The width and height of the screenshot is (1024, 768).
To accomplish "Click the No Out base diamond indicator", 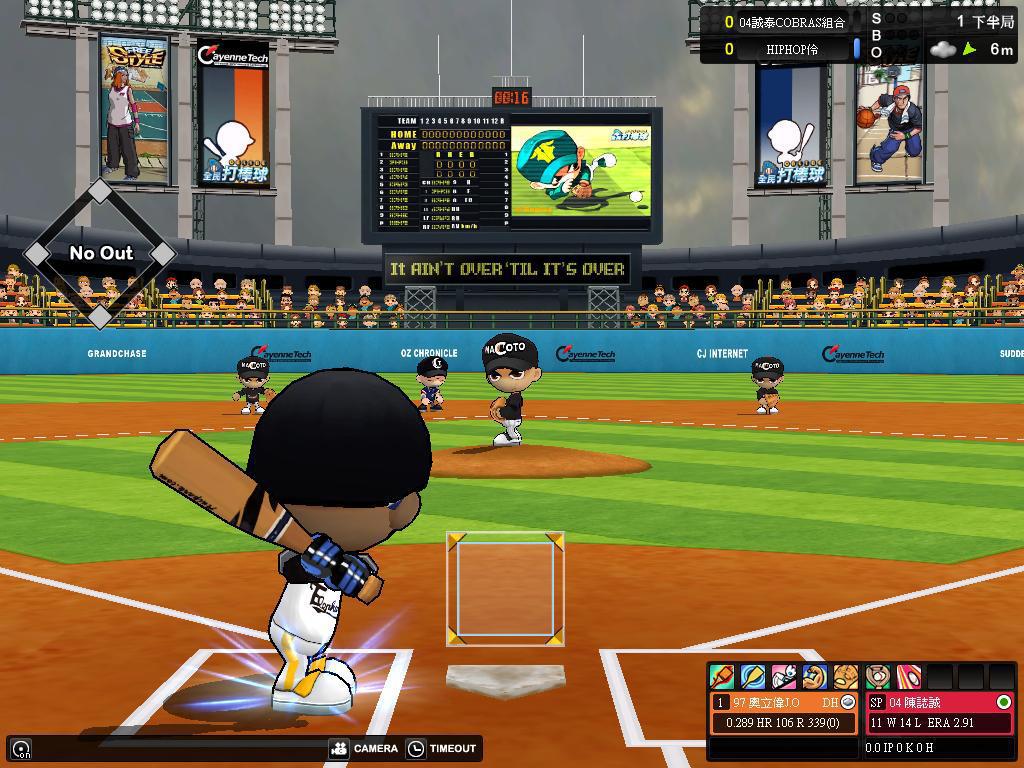I will click(100, 253).
